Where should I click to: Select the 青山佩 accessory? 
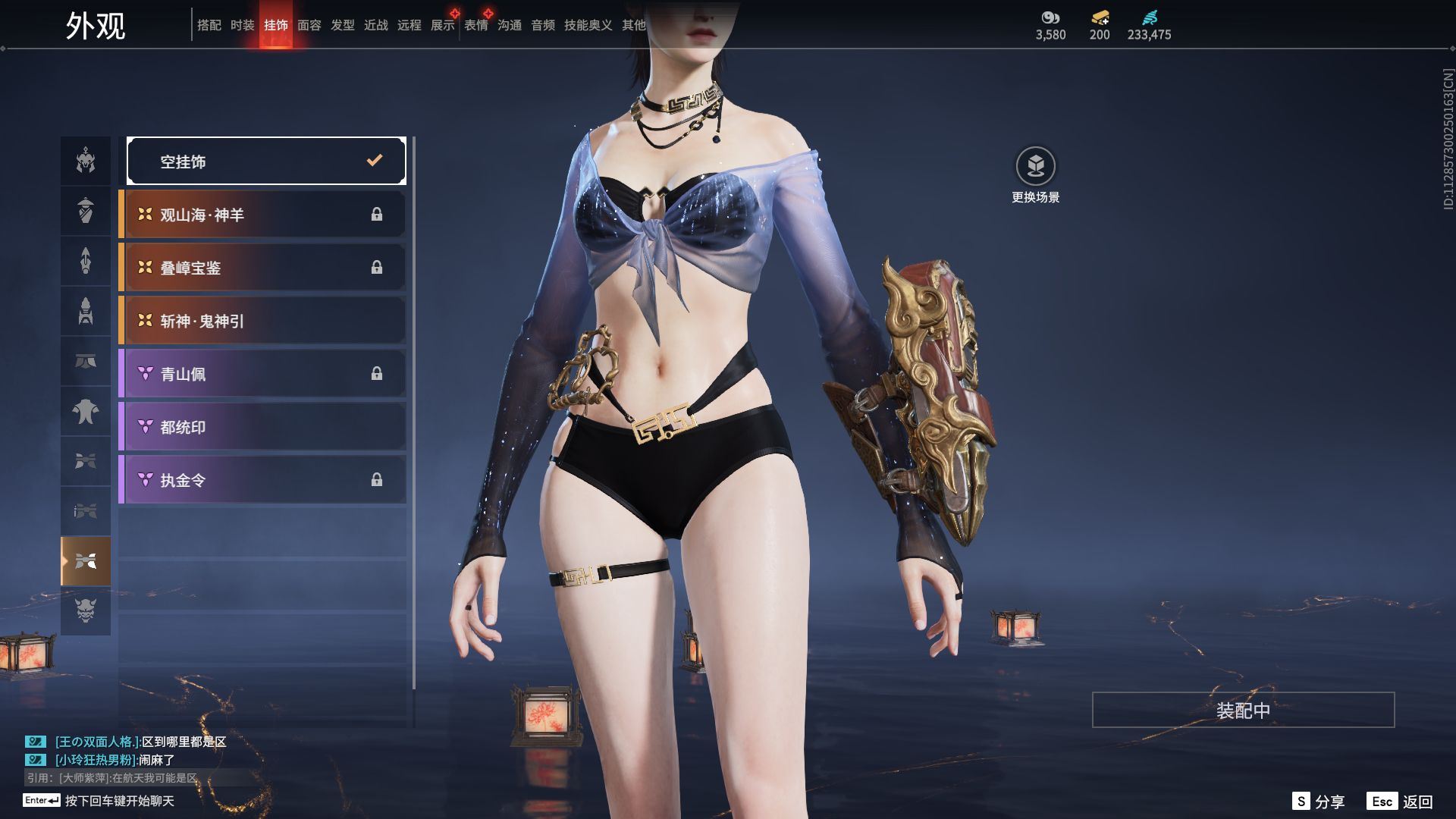[262, 374]
